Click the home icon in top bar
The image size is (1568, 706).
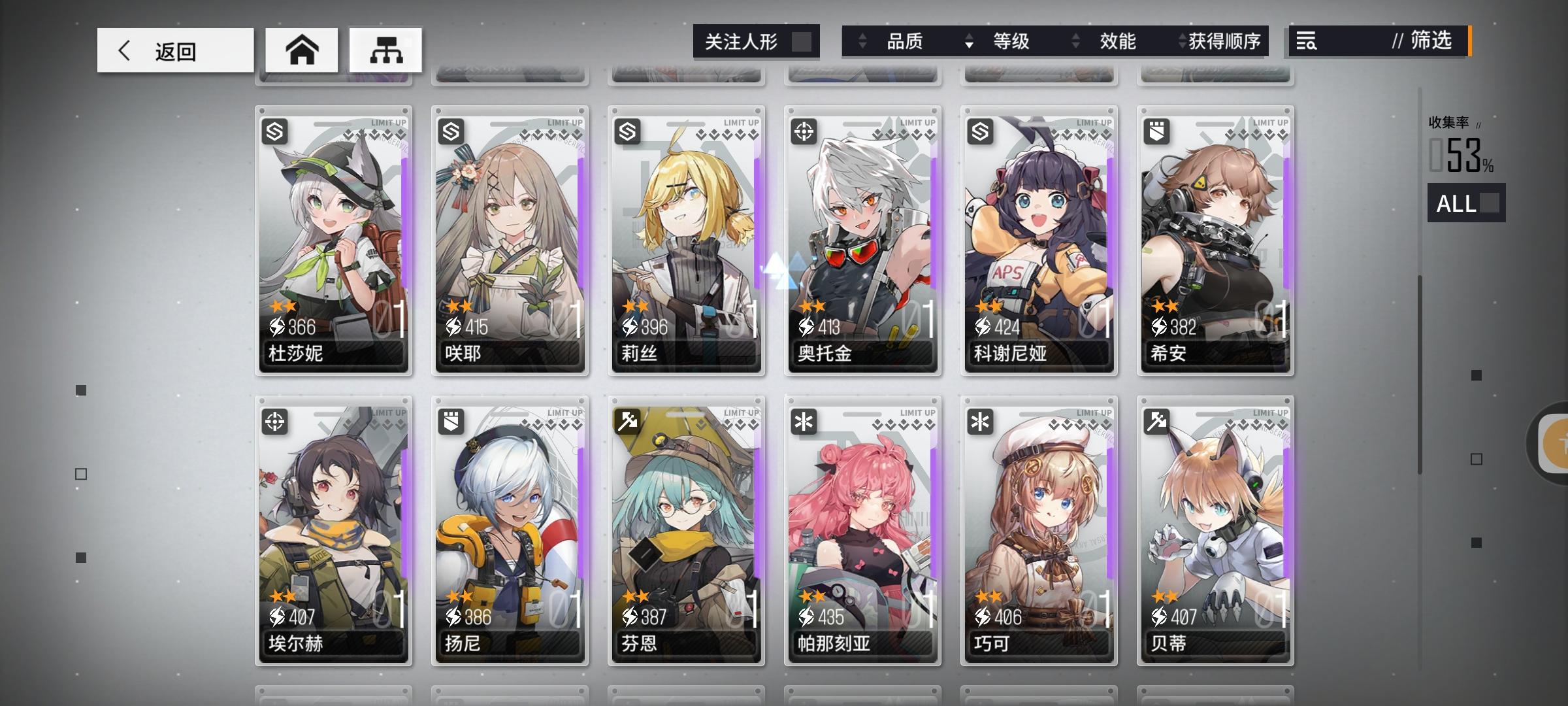[302, 49]
